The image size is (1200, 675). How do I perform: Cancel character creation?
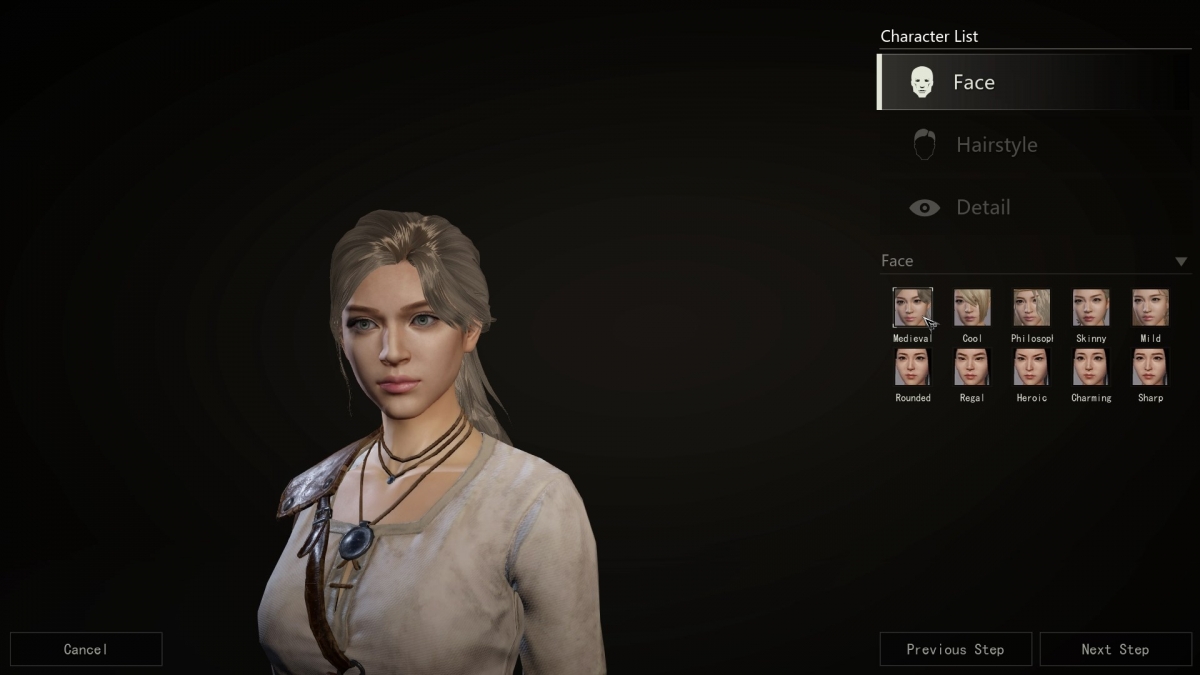(x=86, y=649)
